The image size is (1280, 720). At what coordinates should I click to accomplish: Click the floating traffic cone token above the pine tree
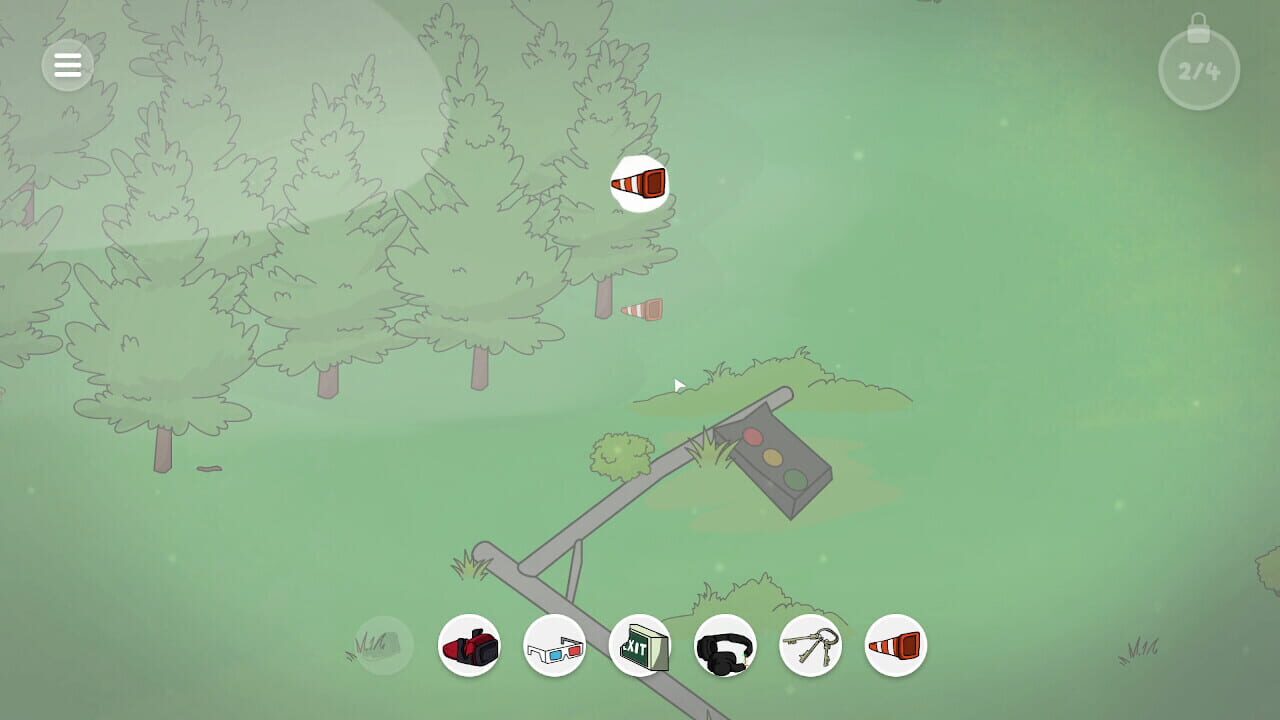640,183
